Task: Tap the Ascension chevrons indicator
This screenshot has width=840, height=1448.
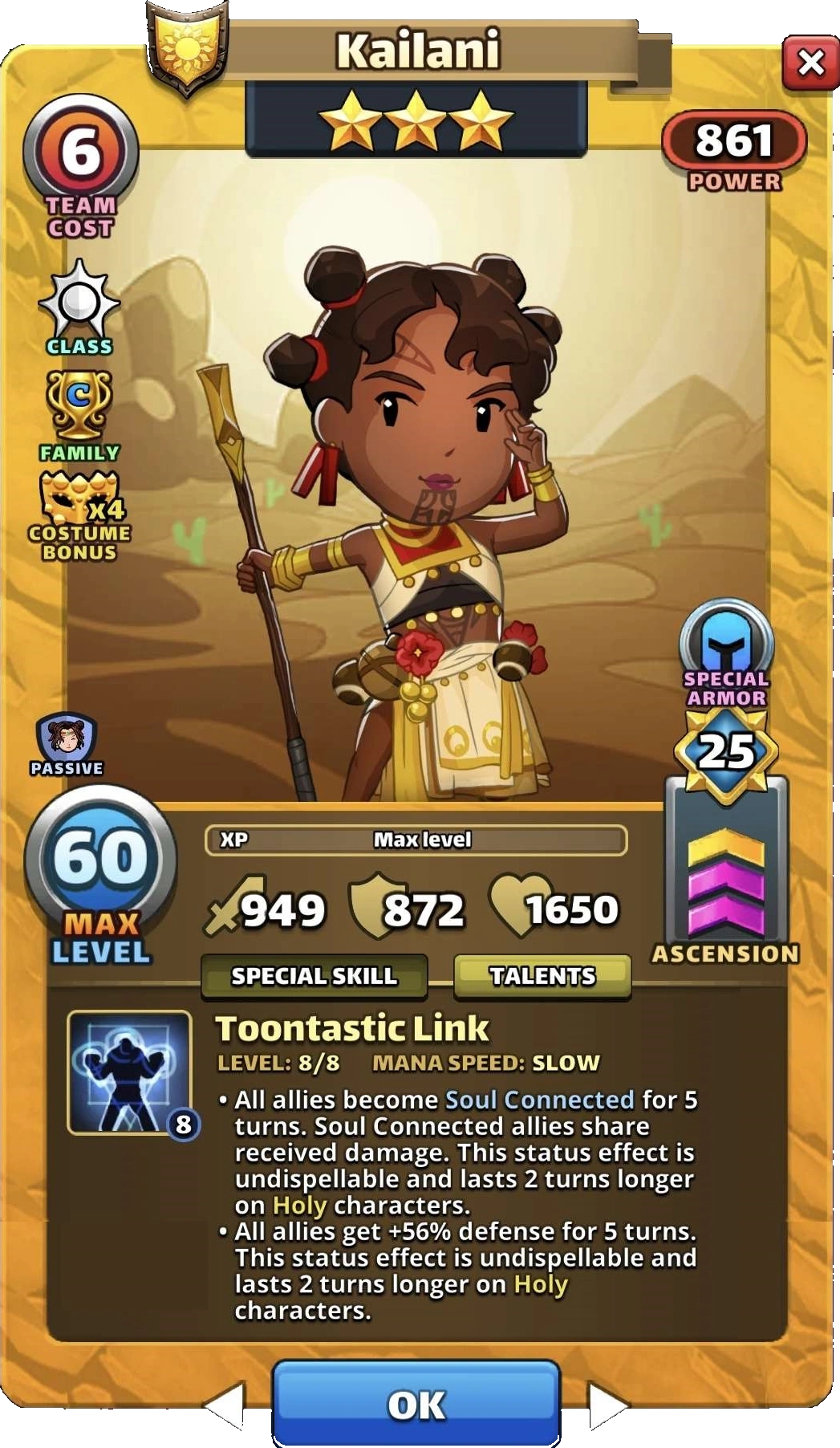Action: tap(726, 881)
